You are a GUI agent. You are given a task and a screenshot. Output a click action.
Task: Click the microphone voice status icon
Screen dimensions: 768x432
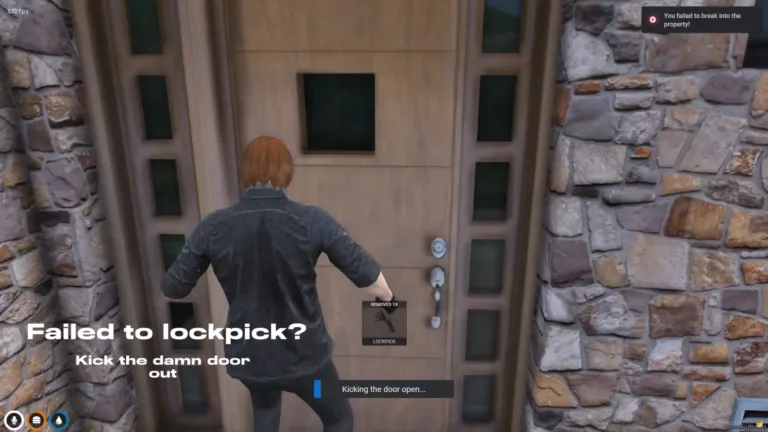coord(14,420)
